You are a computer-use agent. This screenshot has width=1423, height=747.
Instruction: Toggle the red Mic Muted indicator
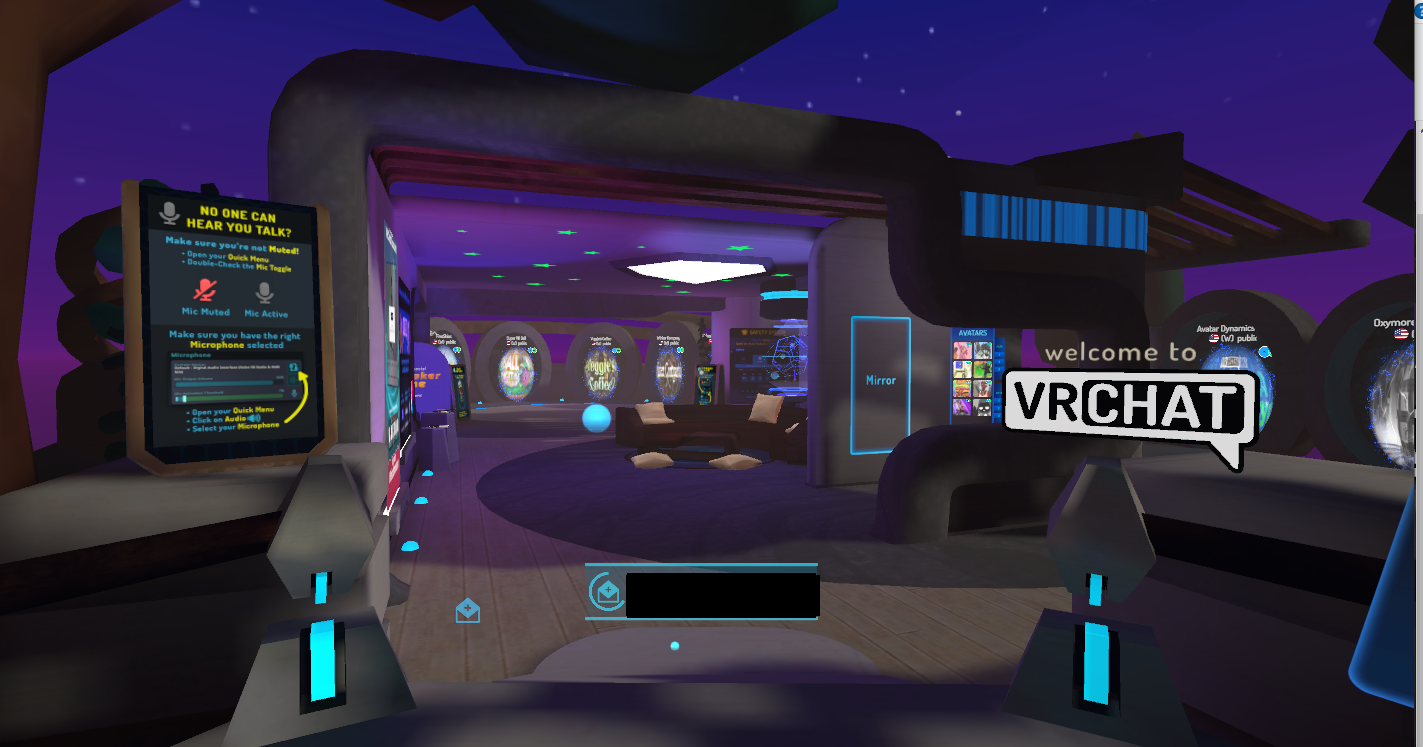(x=203, y=291)
